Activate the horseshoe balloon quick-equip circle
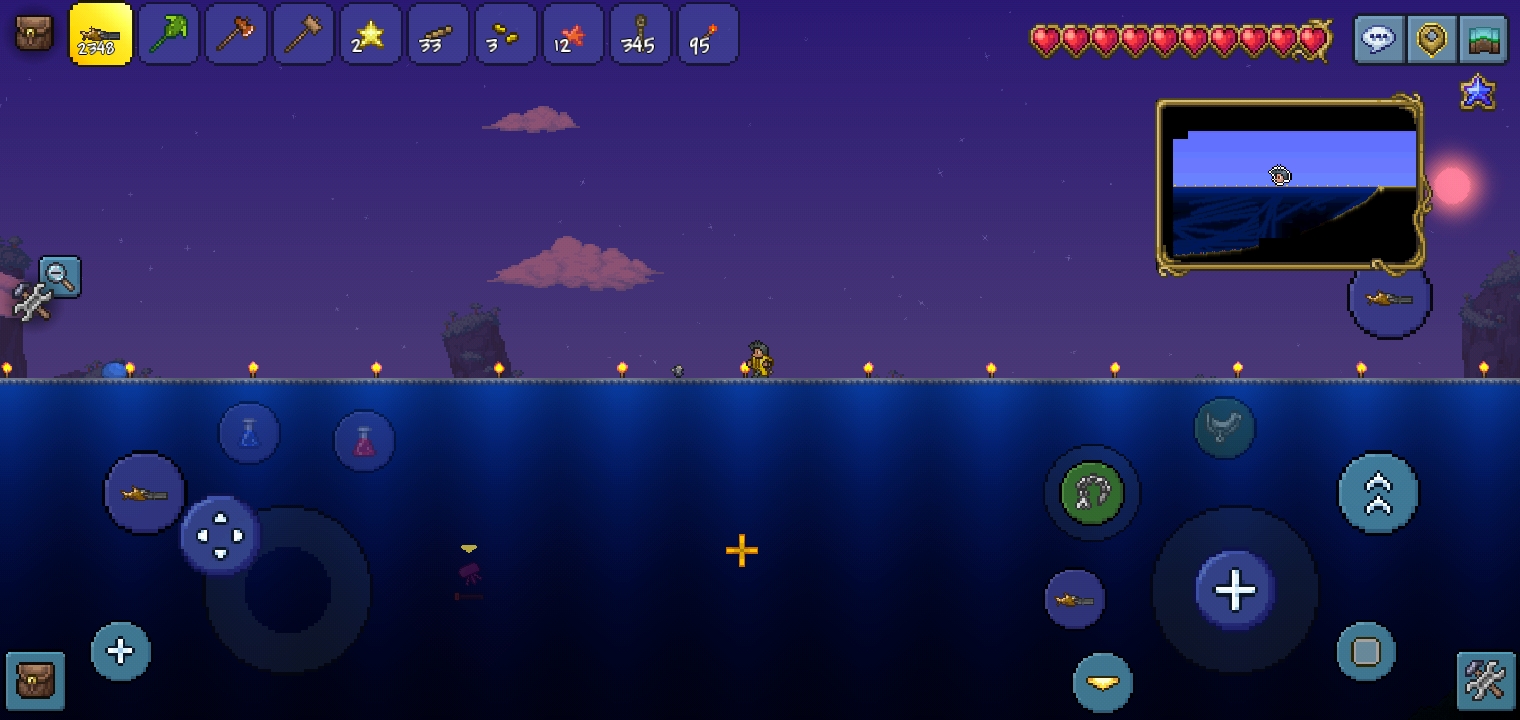1520x720 pixels. (1093, 493)
